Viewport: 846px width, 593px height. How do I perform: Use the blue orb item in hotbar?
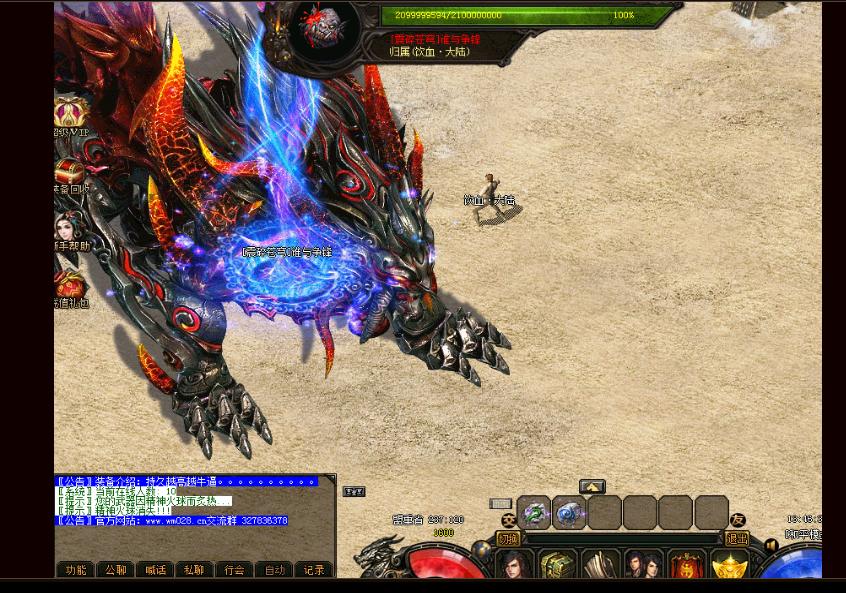570,513
